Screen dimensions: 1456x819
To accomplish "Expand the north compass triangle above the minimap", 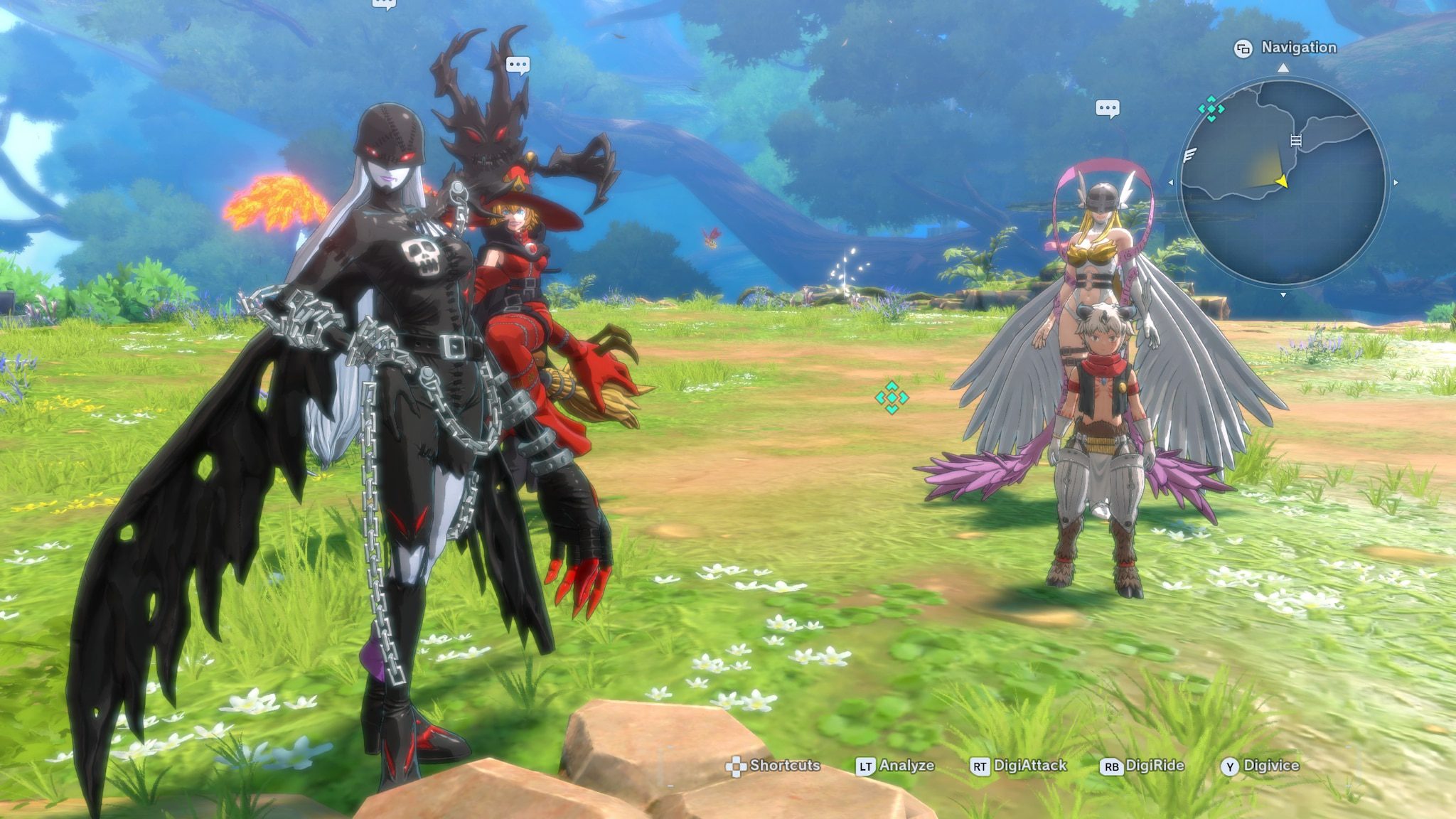I will [1283, 68].
